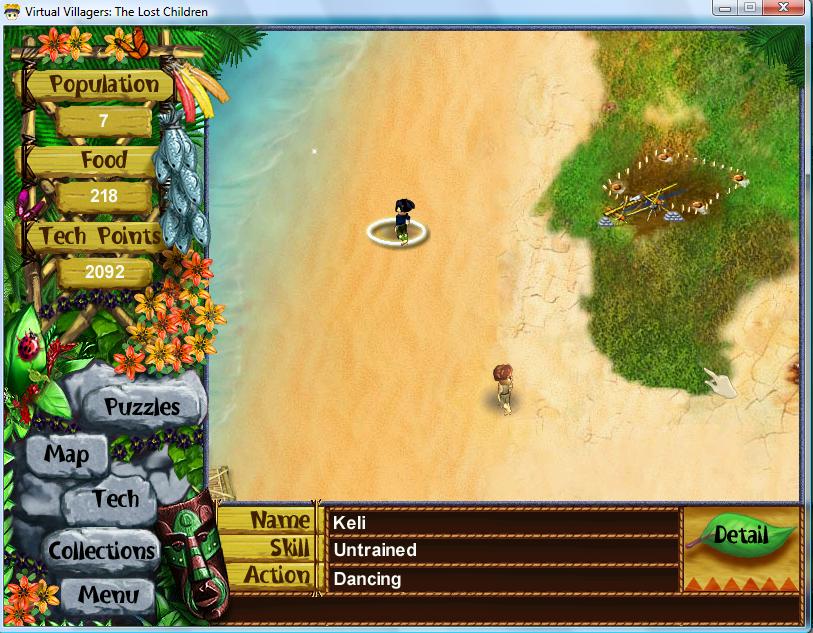Open the game Menu
The height and width of the screenshot is (633, 813).
tap(108, 595)
